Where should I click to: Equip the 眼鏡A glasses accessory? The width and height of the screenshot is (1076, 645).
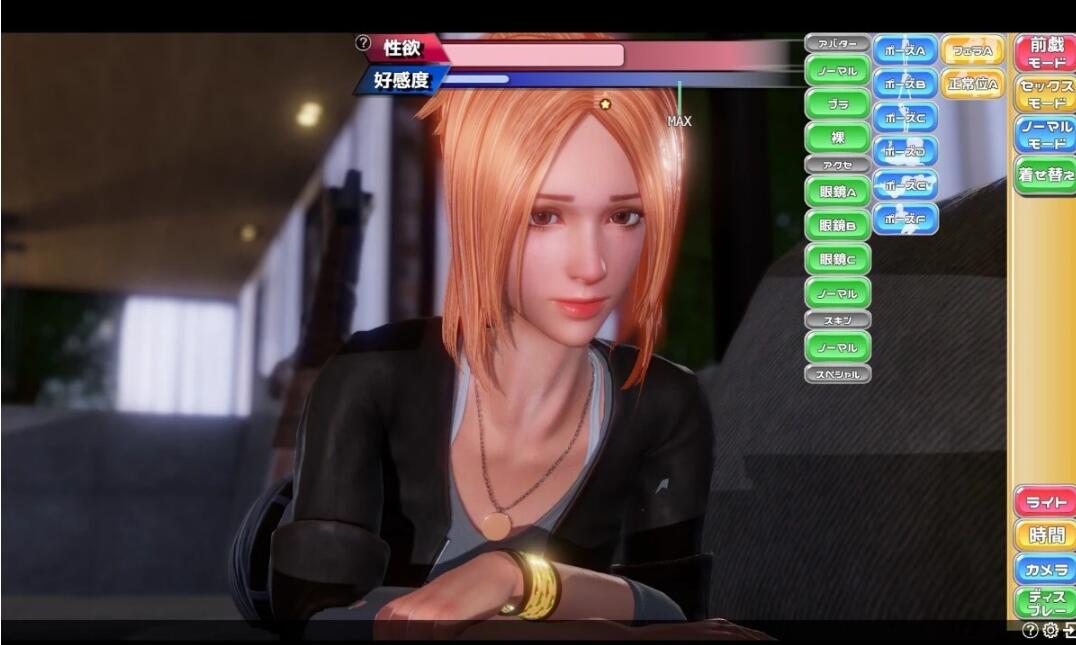pyautogui.click(x=837, y=191)
